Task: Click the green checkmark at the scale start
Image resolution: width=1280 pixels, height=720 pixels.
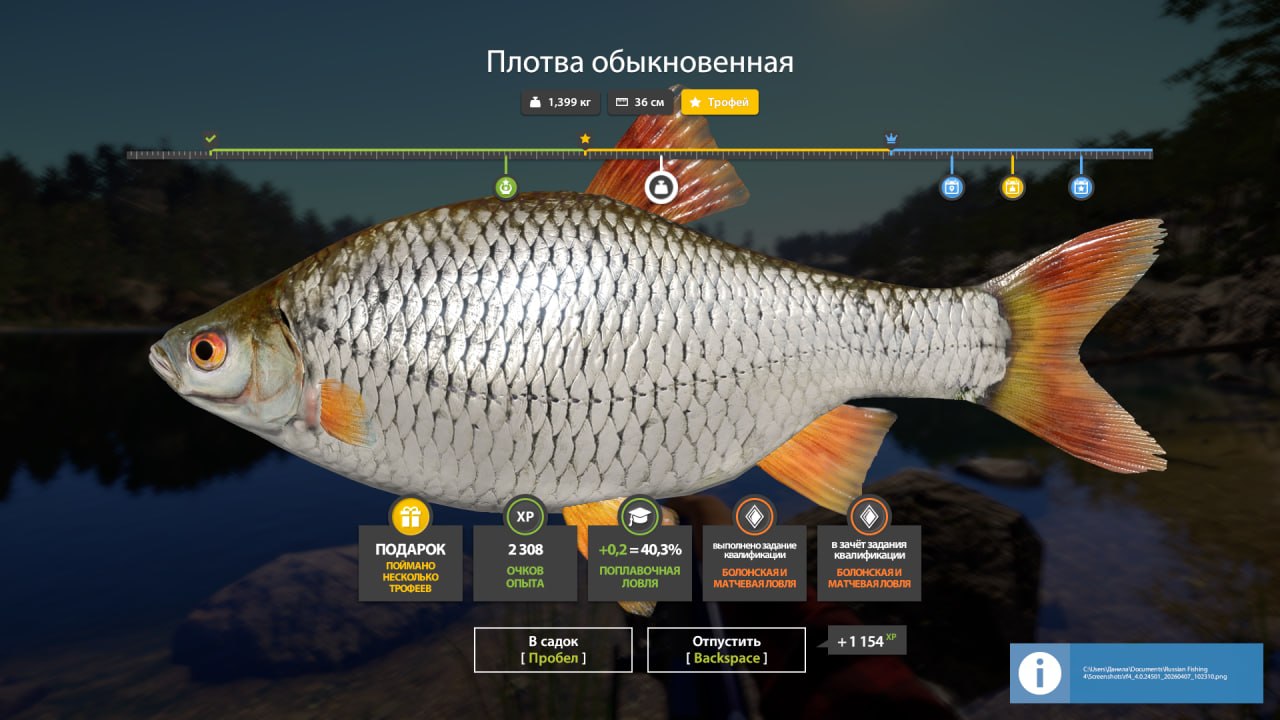Action: [210, 138]
